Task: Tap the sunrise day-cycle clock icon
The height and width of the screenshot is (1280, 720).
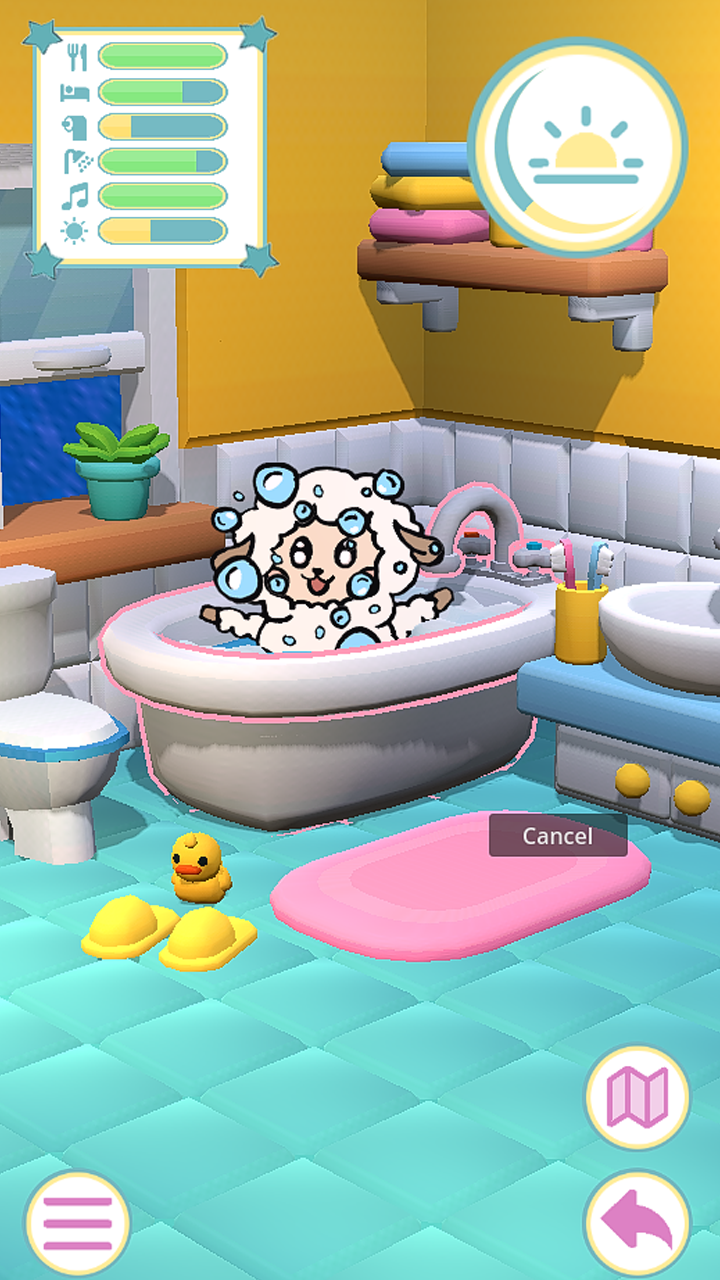Action: (x=580, y=150)
